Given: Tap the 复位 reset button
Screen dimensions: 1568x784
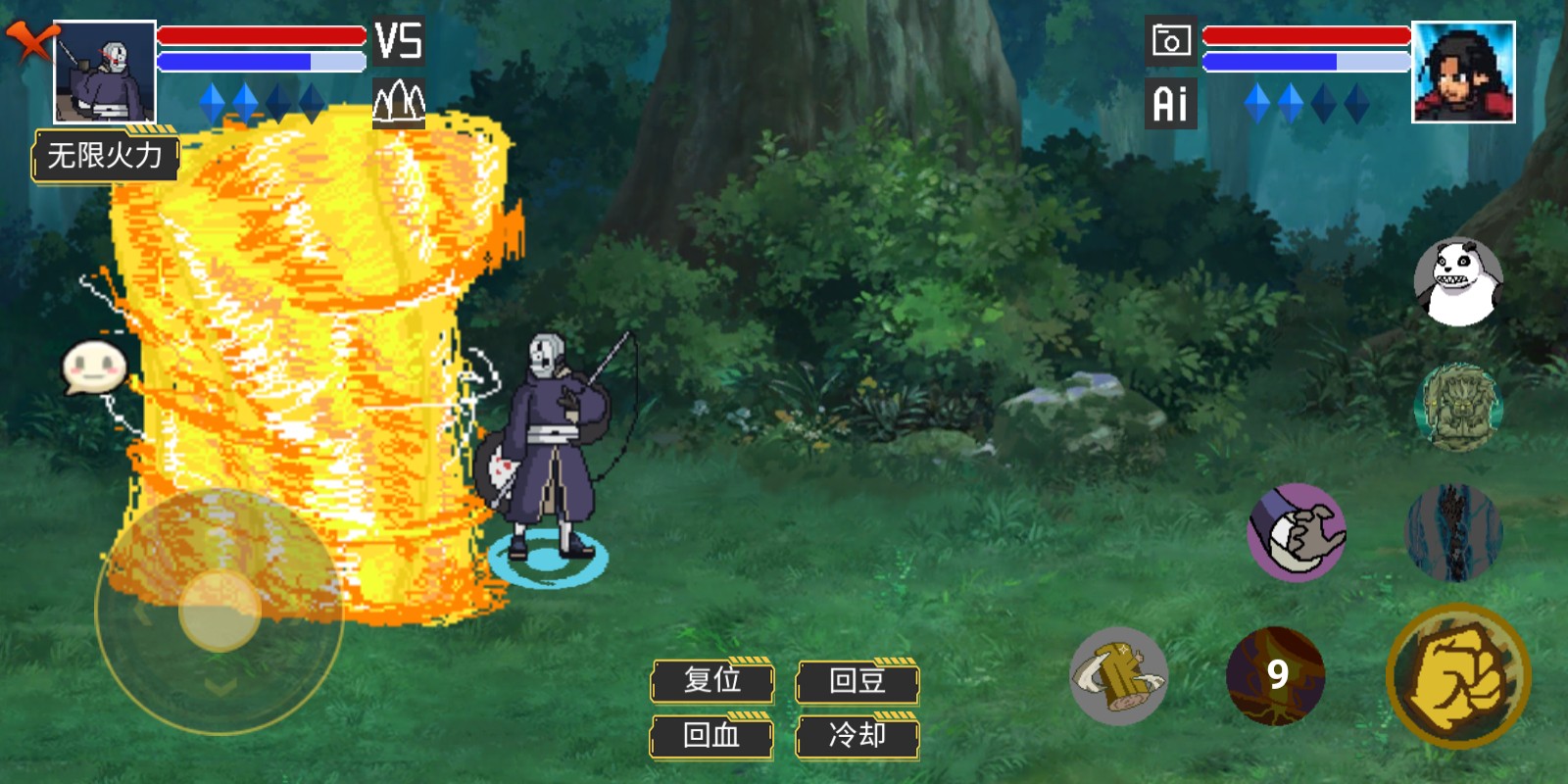Looking at the screenshot, I should (712, 680).
